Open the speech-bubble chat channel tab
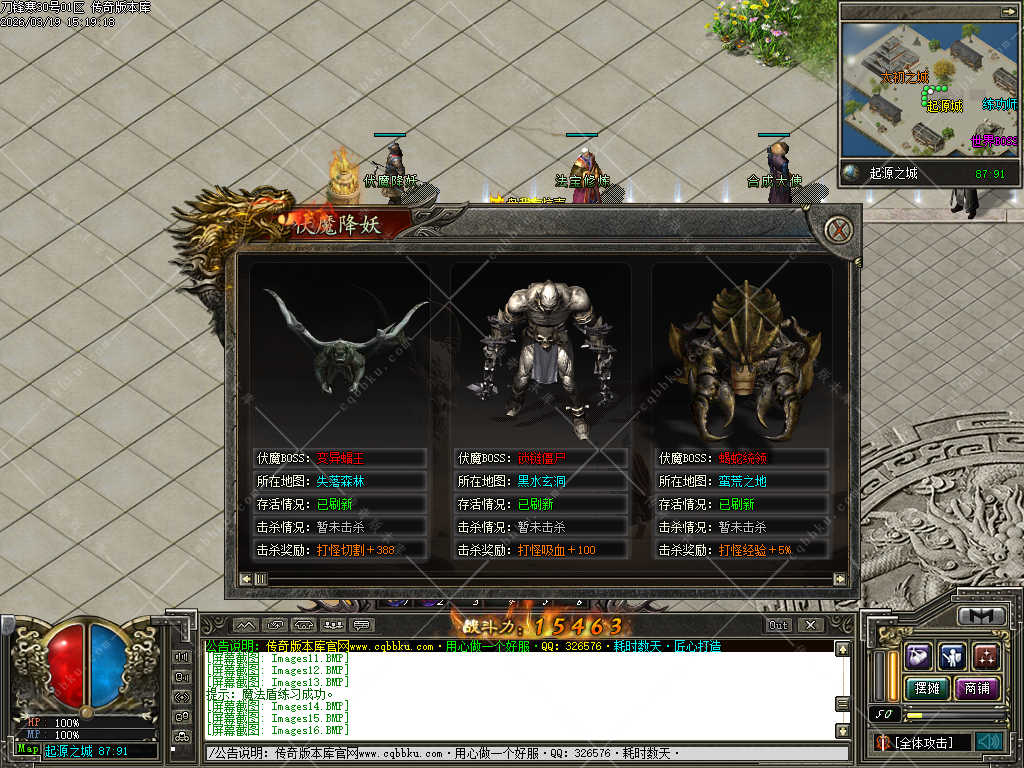Screen dimensions: 1024x768 pos(362,626)
